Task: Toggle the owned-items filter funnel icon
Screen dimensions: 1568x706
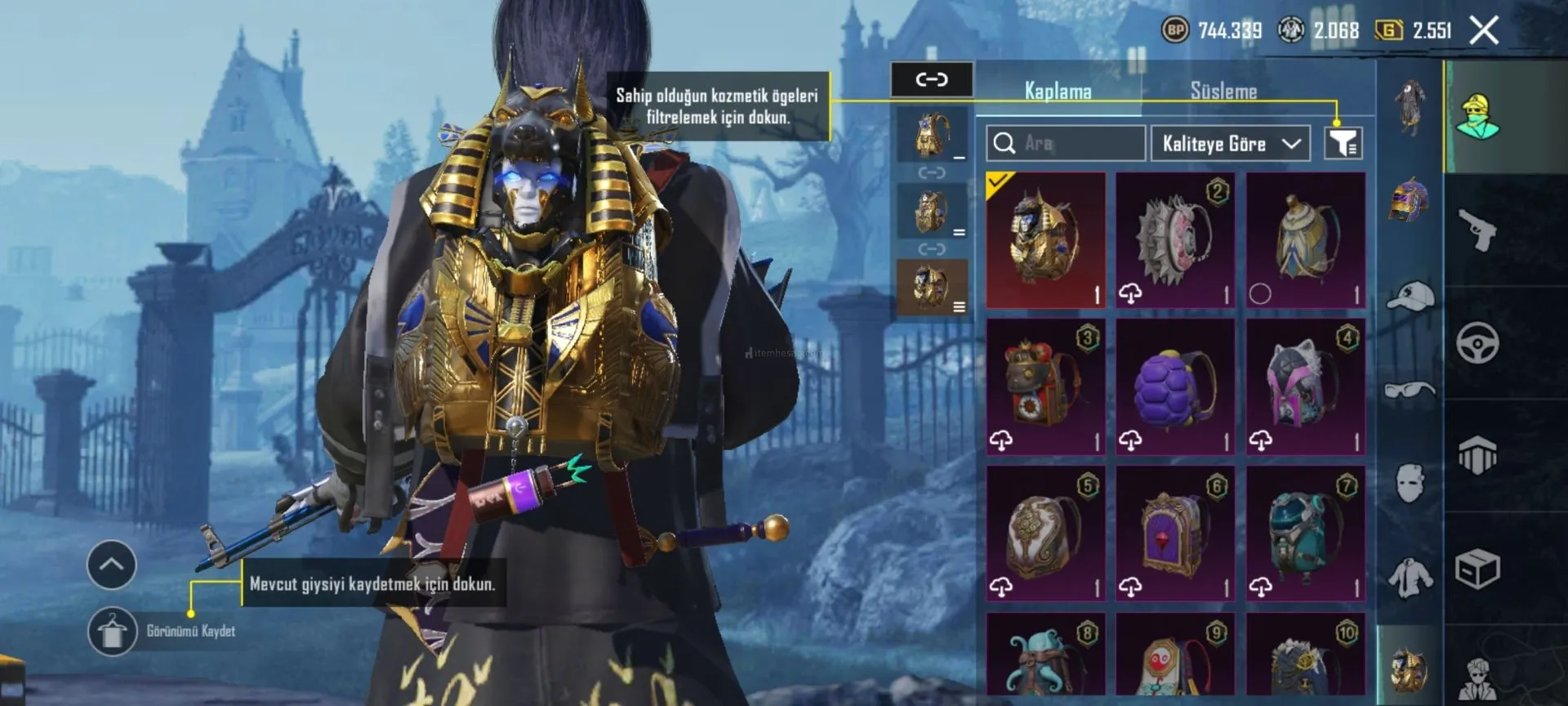Action: (x=1343, y=144)
